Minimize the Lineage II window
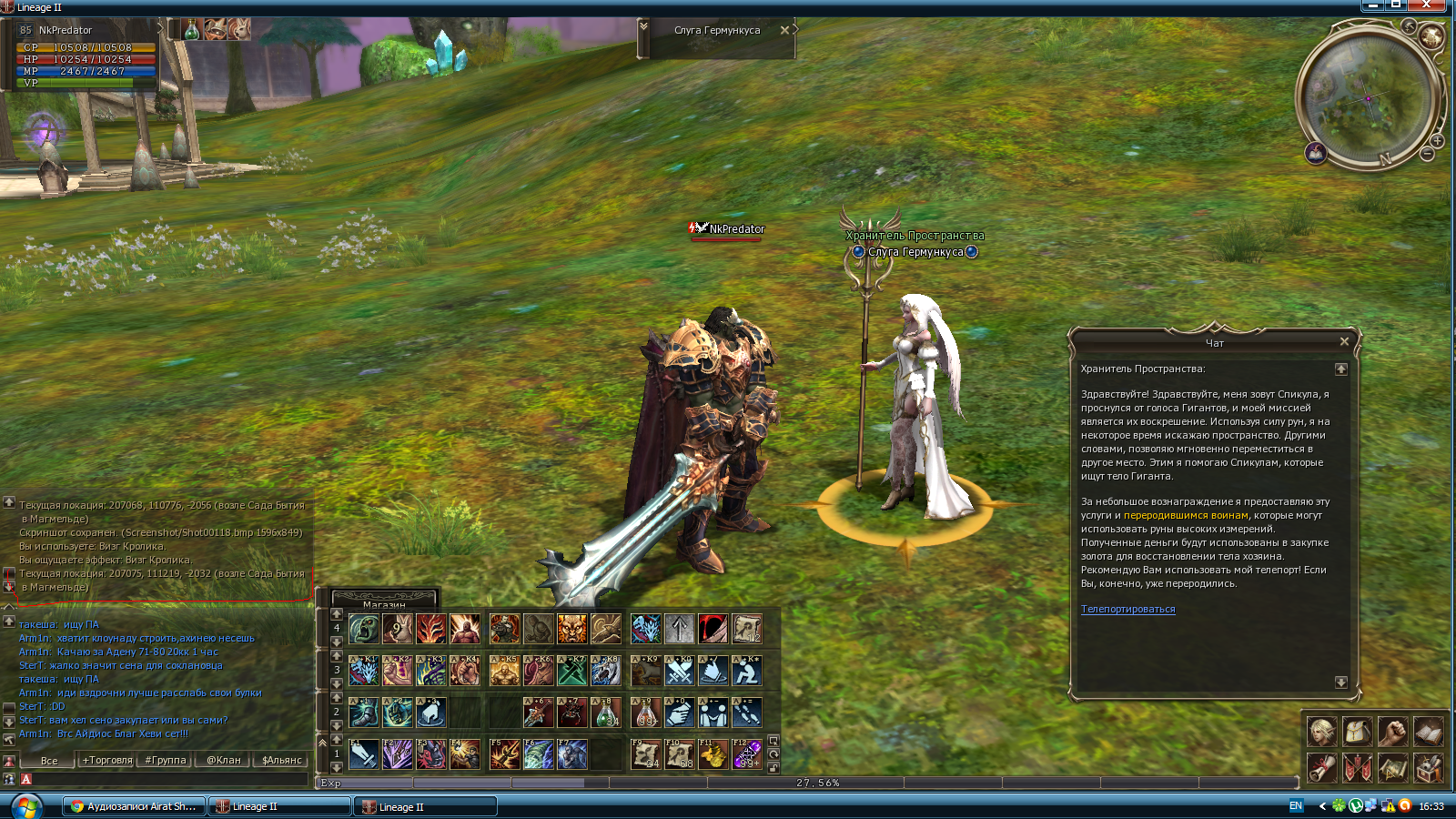Viewport: 1456px width, 819px height. 1373,5
